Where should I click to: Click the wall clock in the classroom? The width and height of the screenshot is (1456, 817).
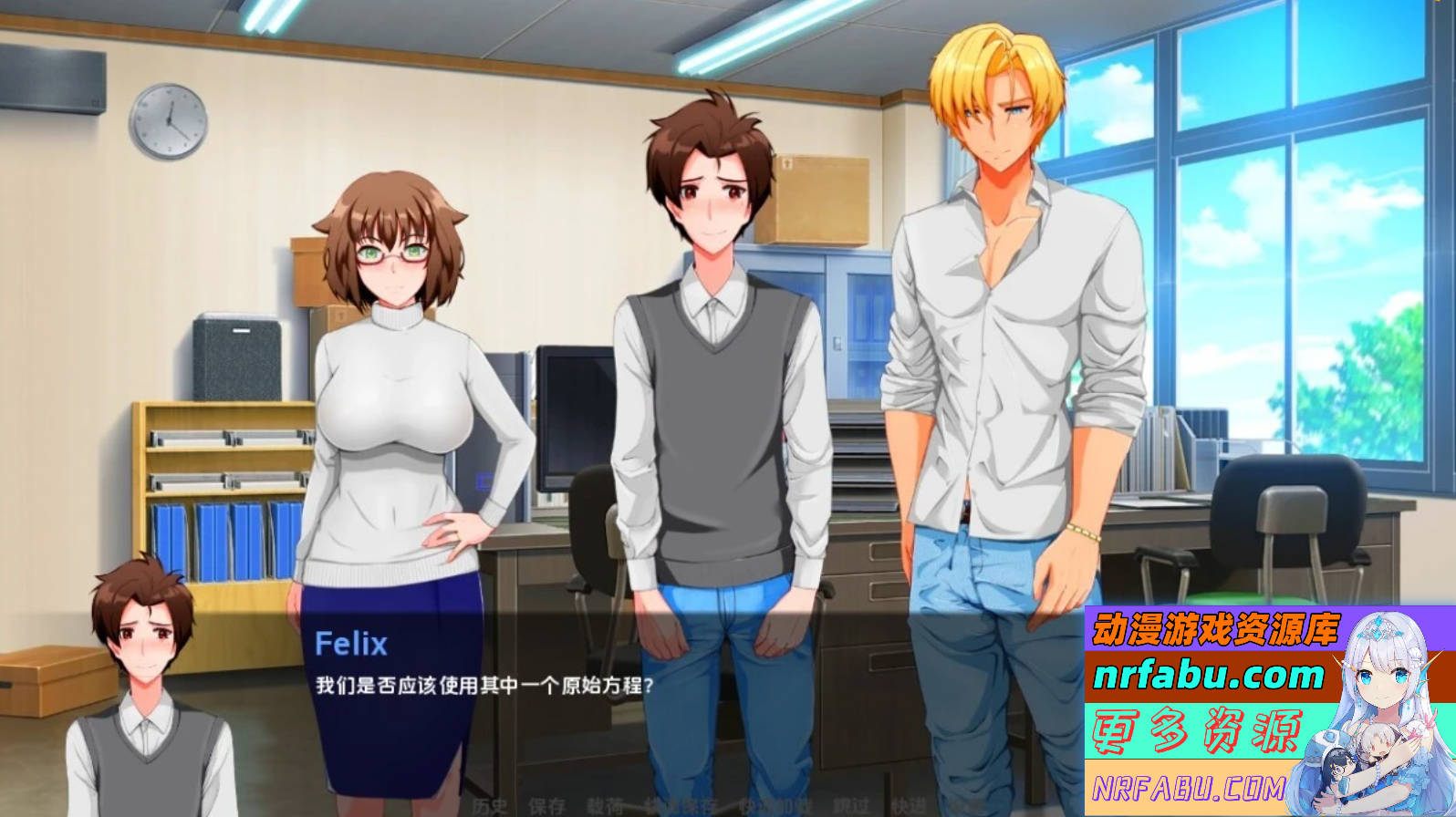tap(169, 120)
